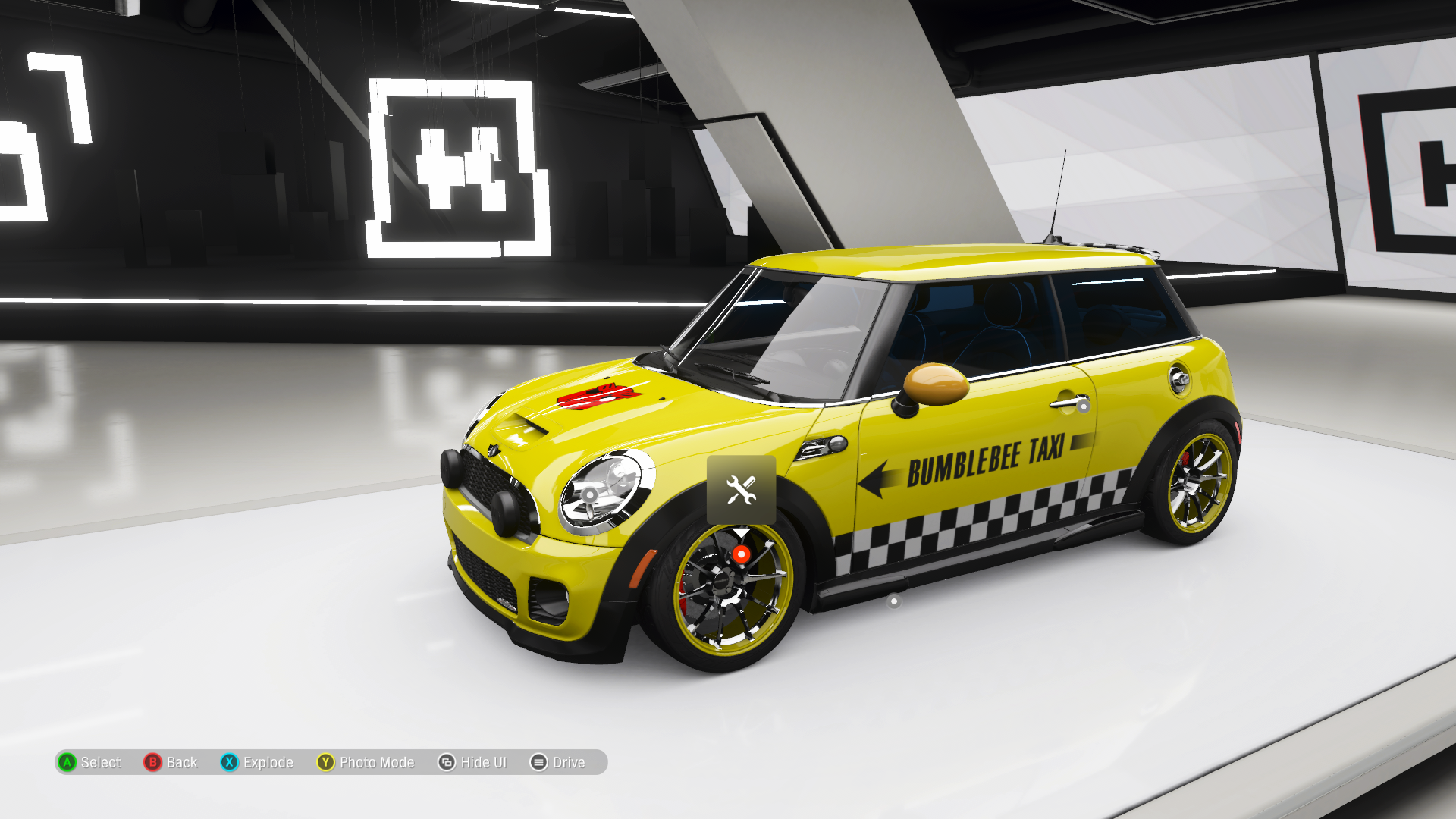The image size is (1456, 819).
Task: Select the red hotspot marker on the front wheel
Action: [741, 555]
